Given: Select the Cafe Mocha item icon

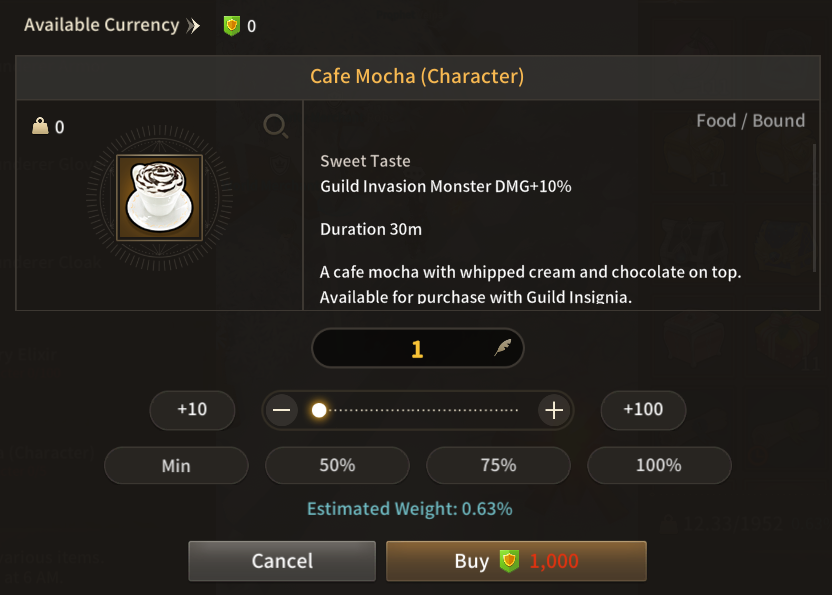Looking at the screenshot, I should coord(160,197).
